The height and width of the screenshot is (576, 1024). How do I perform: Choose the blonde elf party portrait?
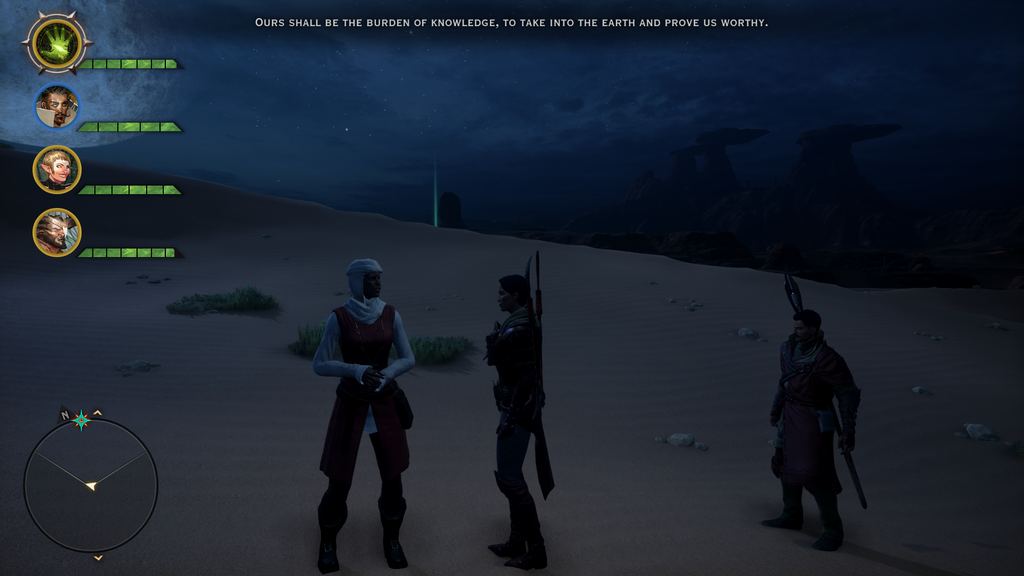(x=57, y=169)
